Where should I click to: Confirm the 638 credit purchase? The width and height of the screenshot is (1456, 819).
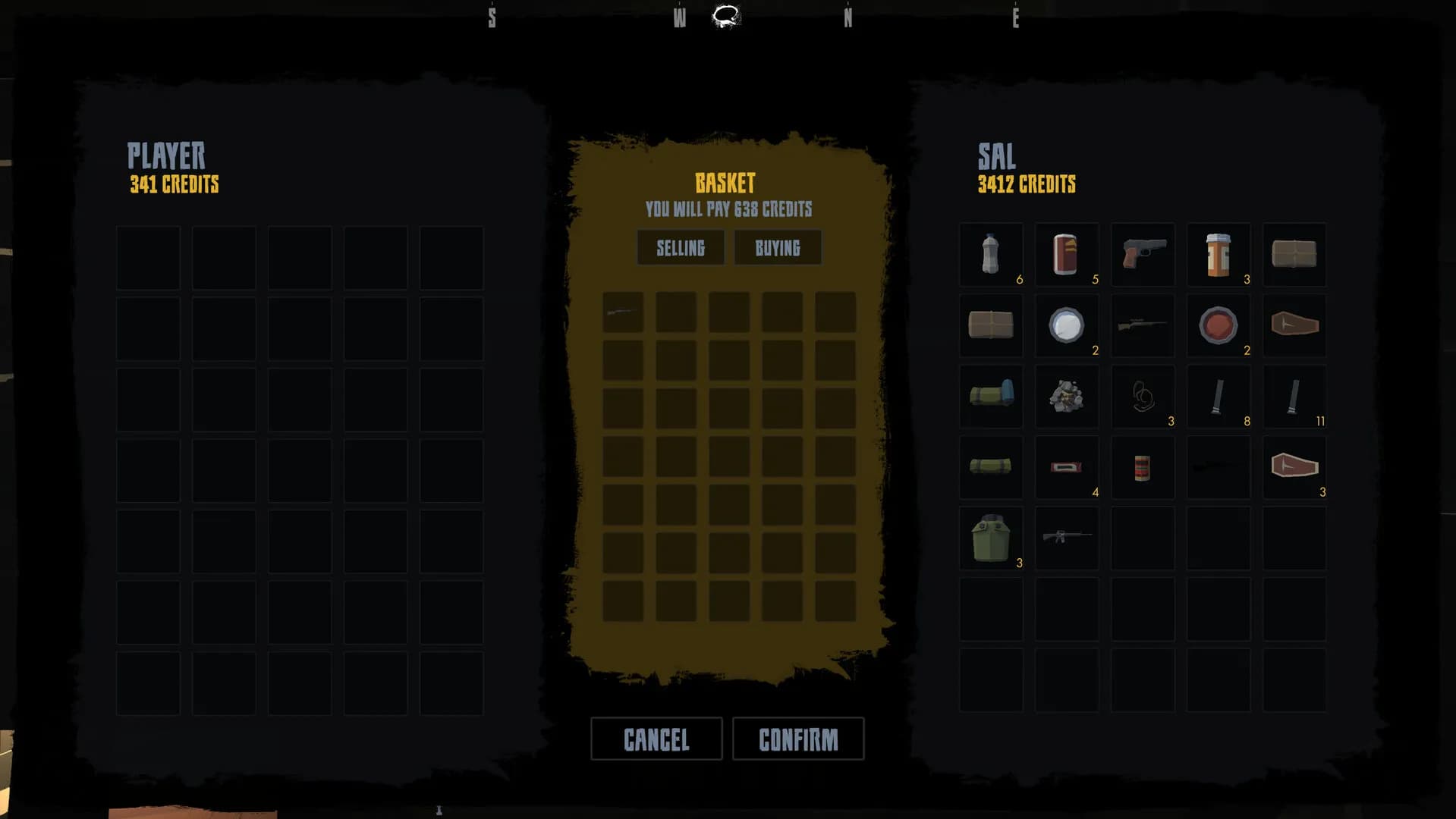[797, 738]
